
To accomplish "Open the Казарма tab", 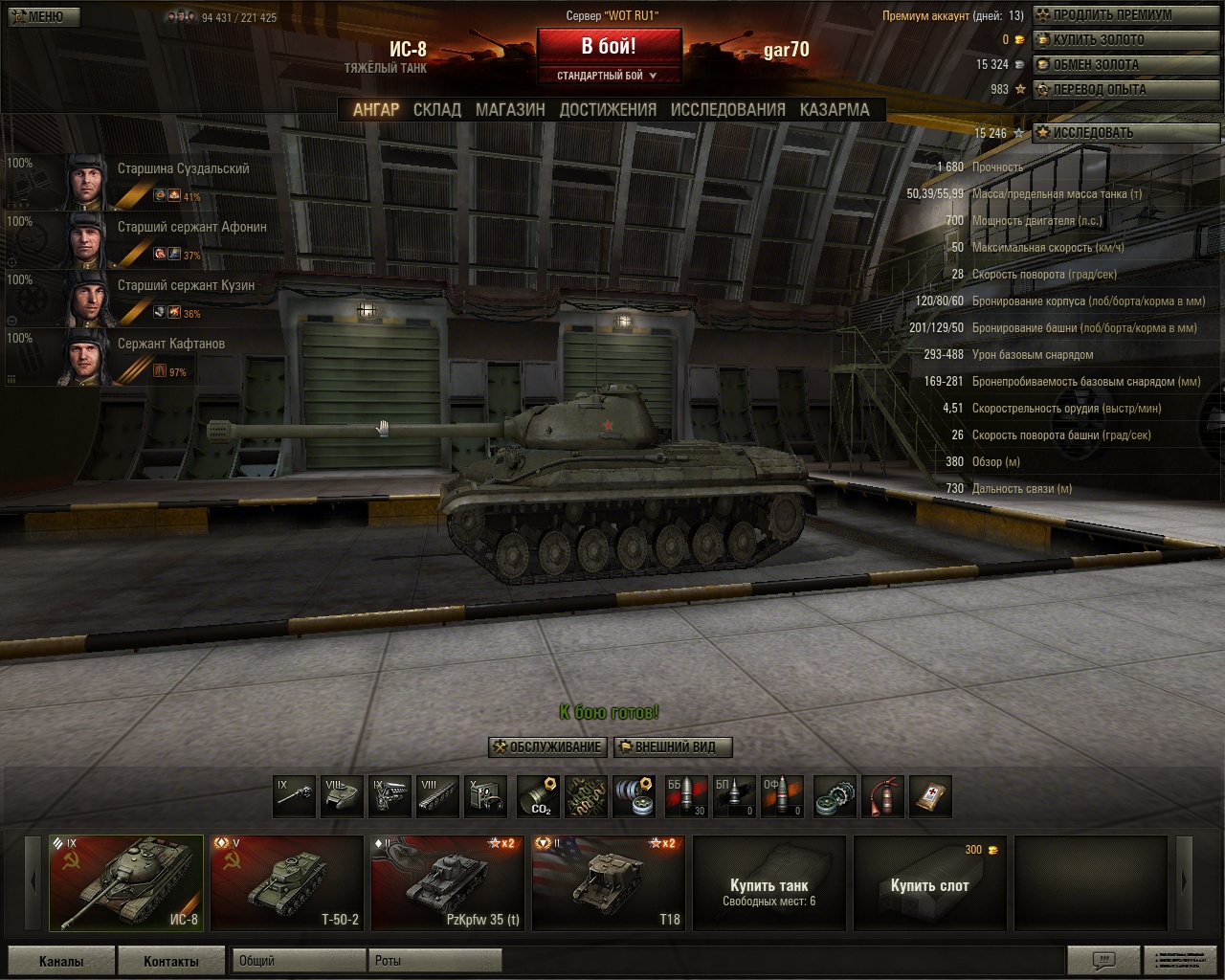I will coord(835,110).
